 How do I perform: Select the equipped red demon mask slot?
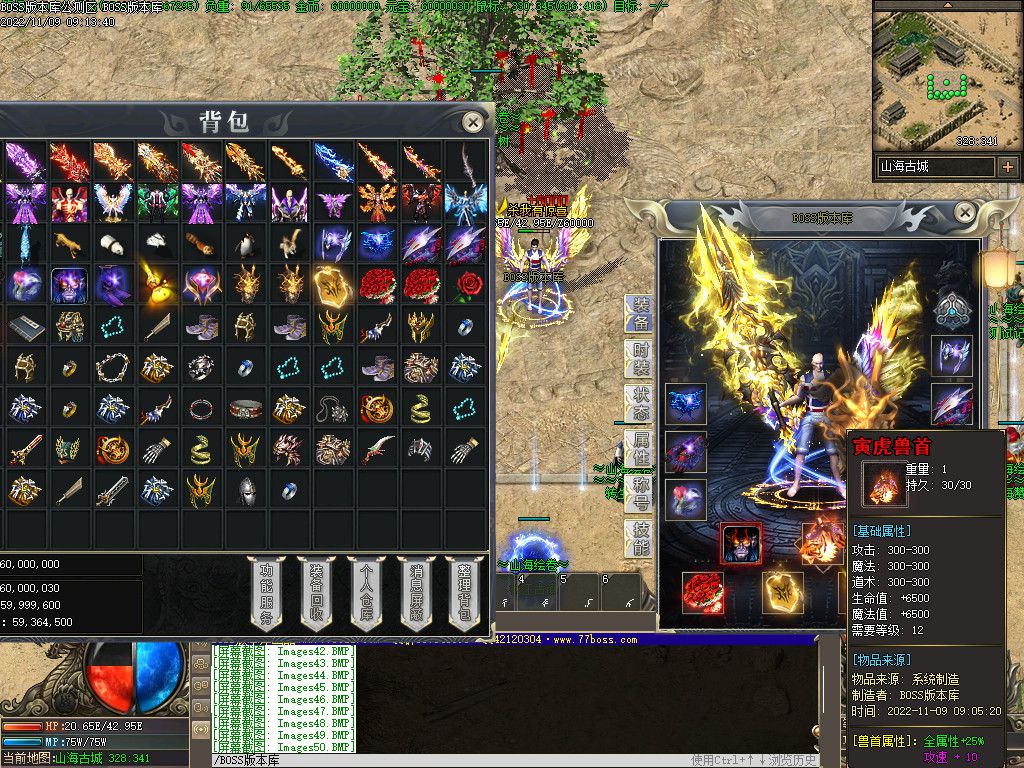click(x=741, y=545)
